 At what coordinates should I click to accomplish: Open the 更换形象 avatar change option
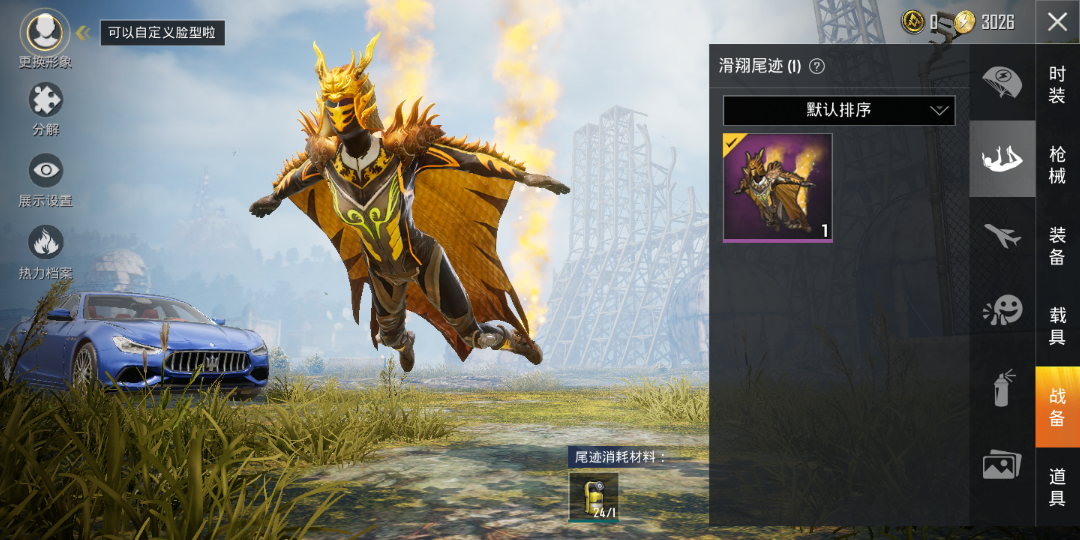[45, 34]
